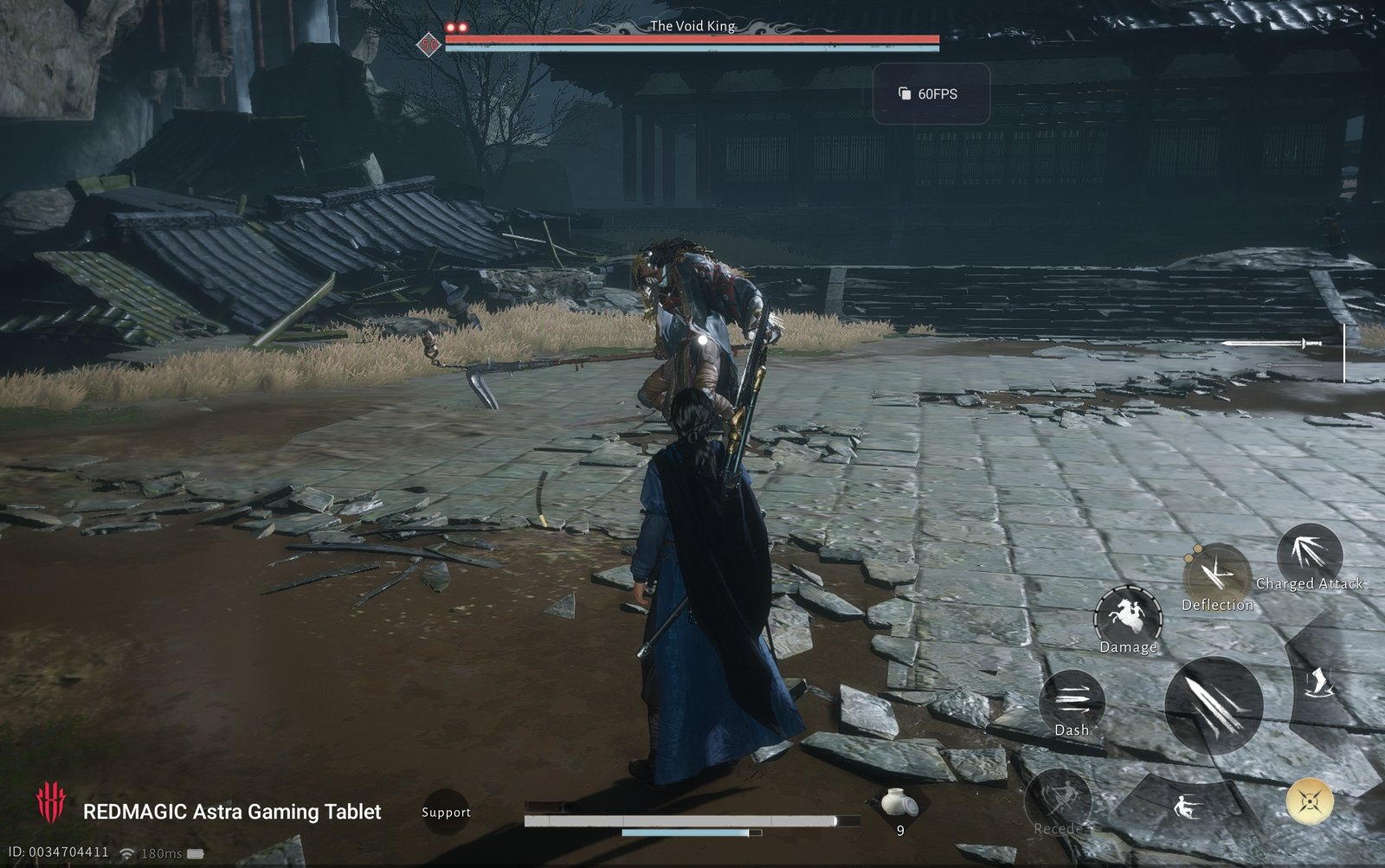Hit the main sword attack button
The width and height of the screenshot is (1385, 868).
[x=1213, y=703]
